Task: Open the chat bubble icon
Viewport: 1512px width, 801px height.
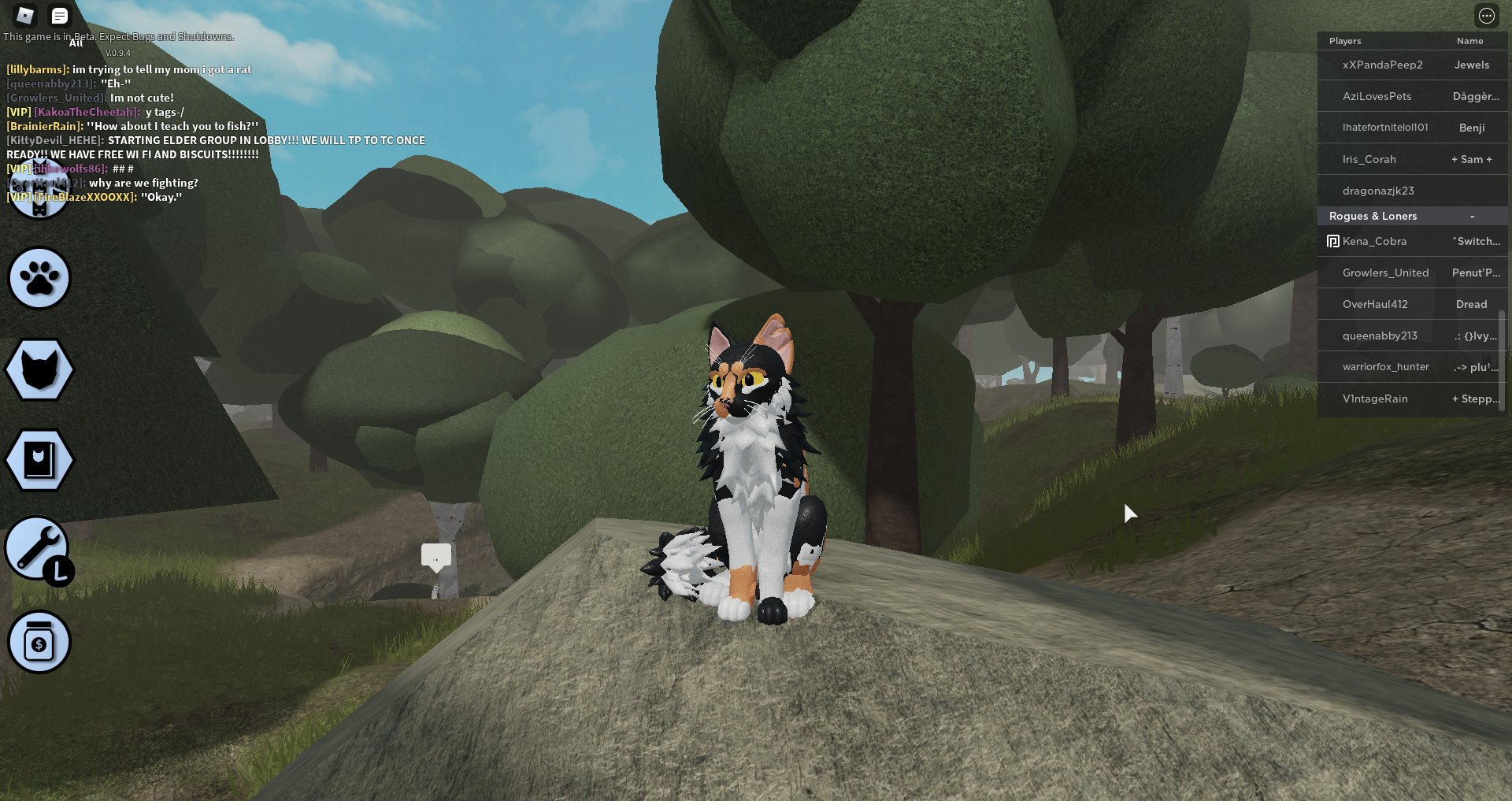Action: [60, 15]
